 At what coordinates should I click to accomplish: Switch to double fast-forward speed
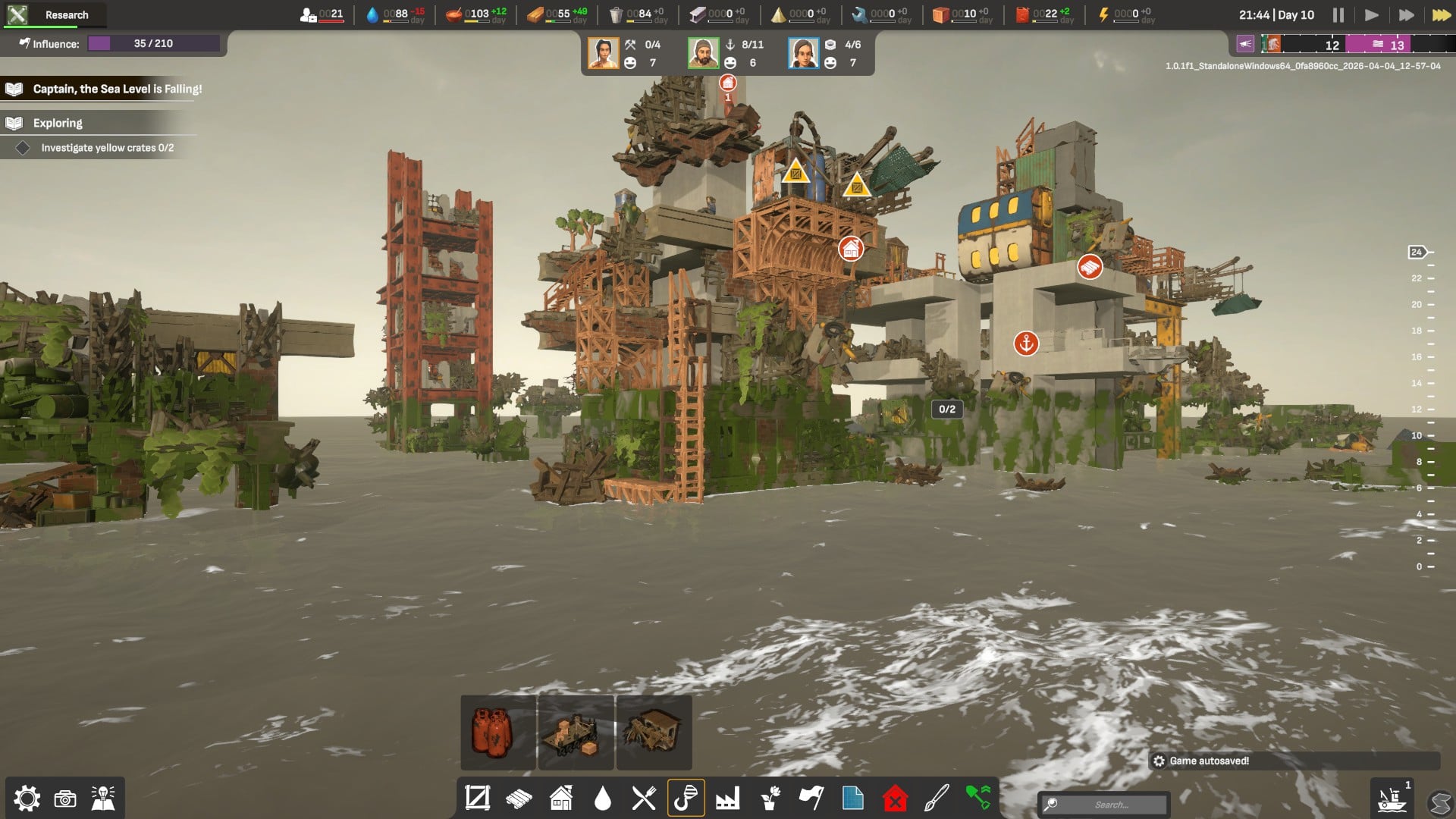(x=1406, y=15)
